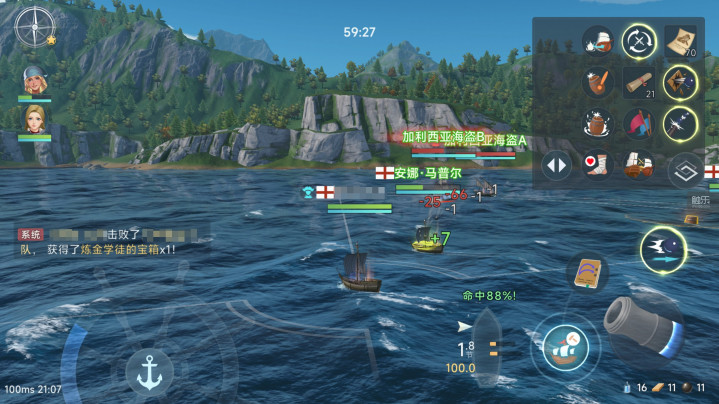Use the wooden crate item numbered 70

click(680, 41)
